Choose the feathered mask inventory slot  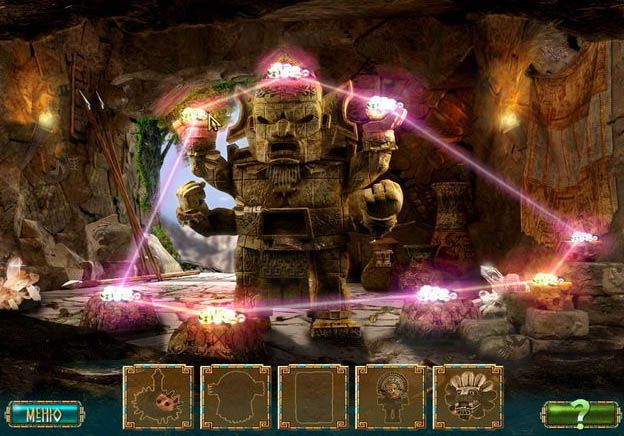click(468, 397)
